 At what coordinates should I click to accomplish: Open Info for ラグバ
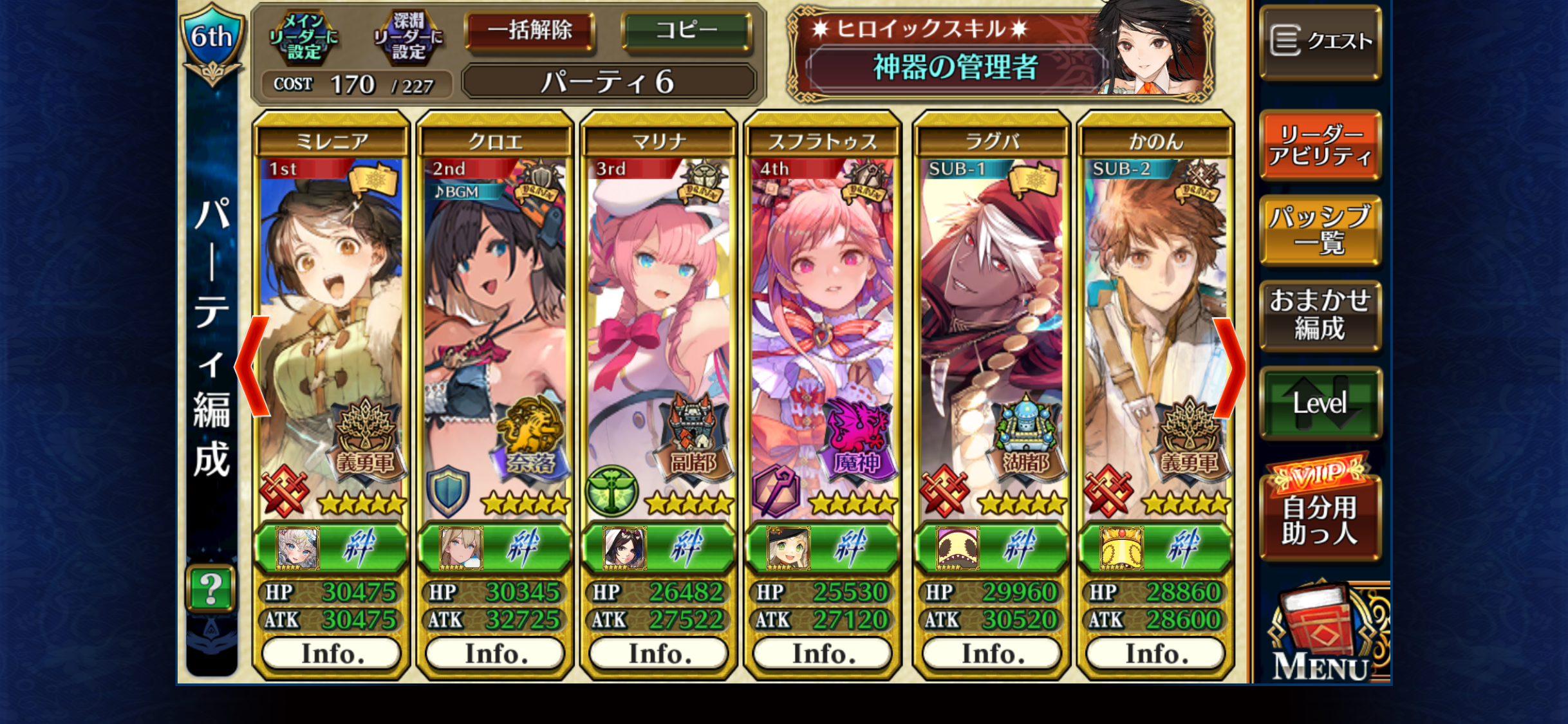(x=992, y=654)
